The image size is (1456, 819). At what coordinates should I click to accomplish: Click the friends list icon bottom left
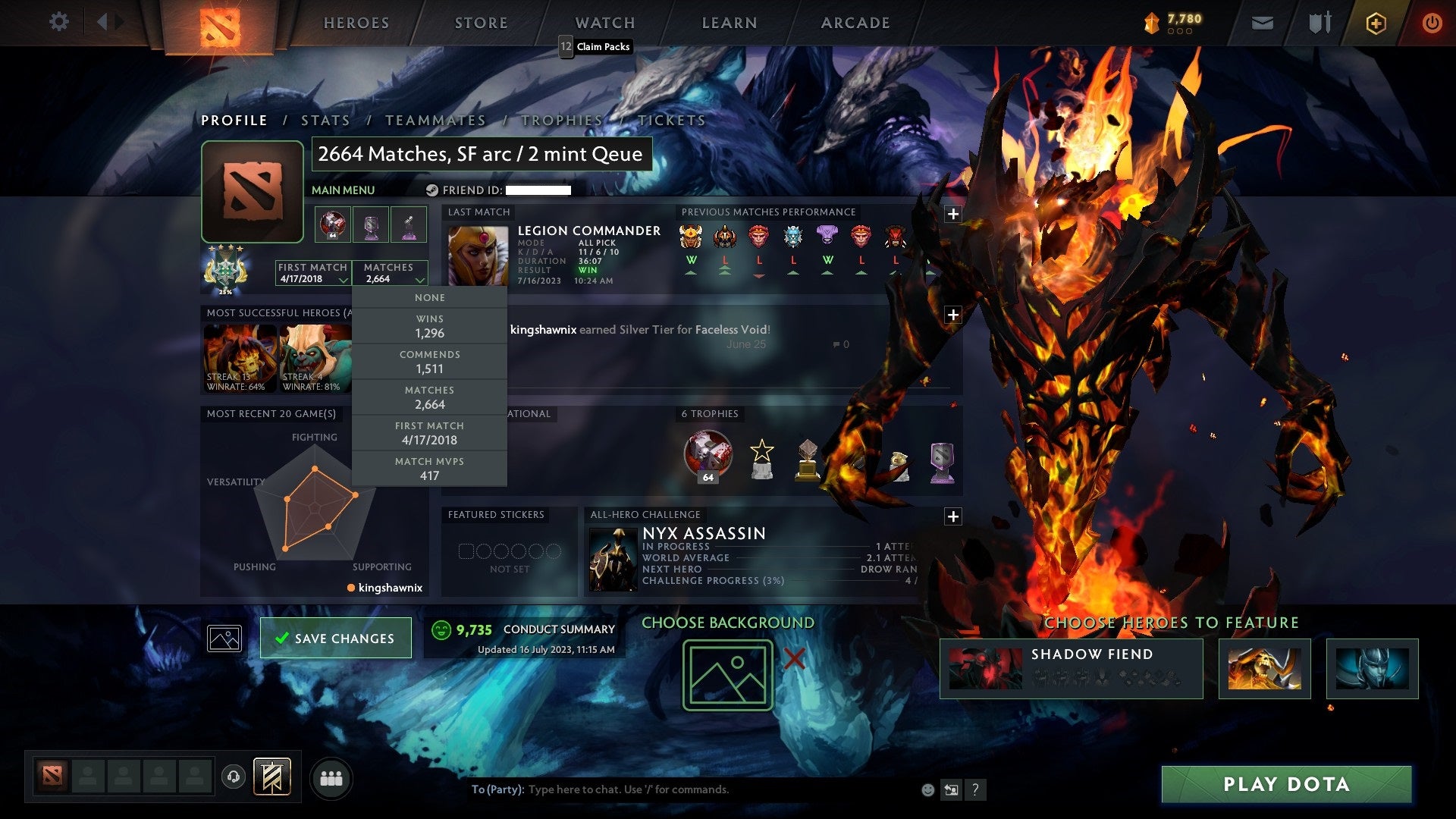point(331,777)
